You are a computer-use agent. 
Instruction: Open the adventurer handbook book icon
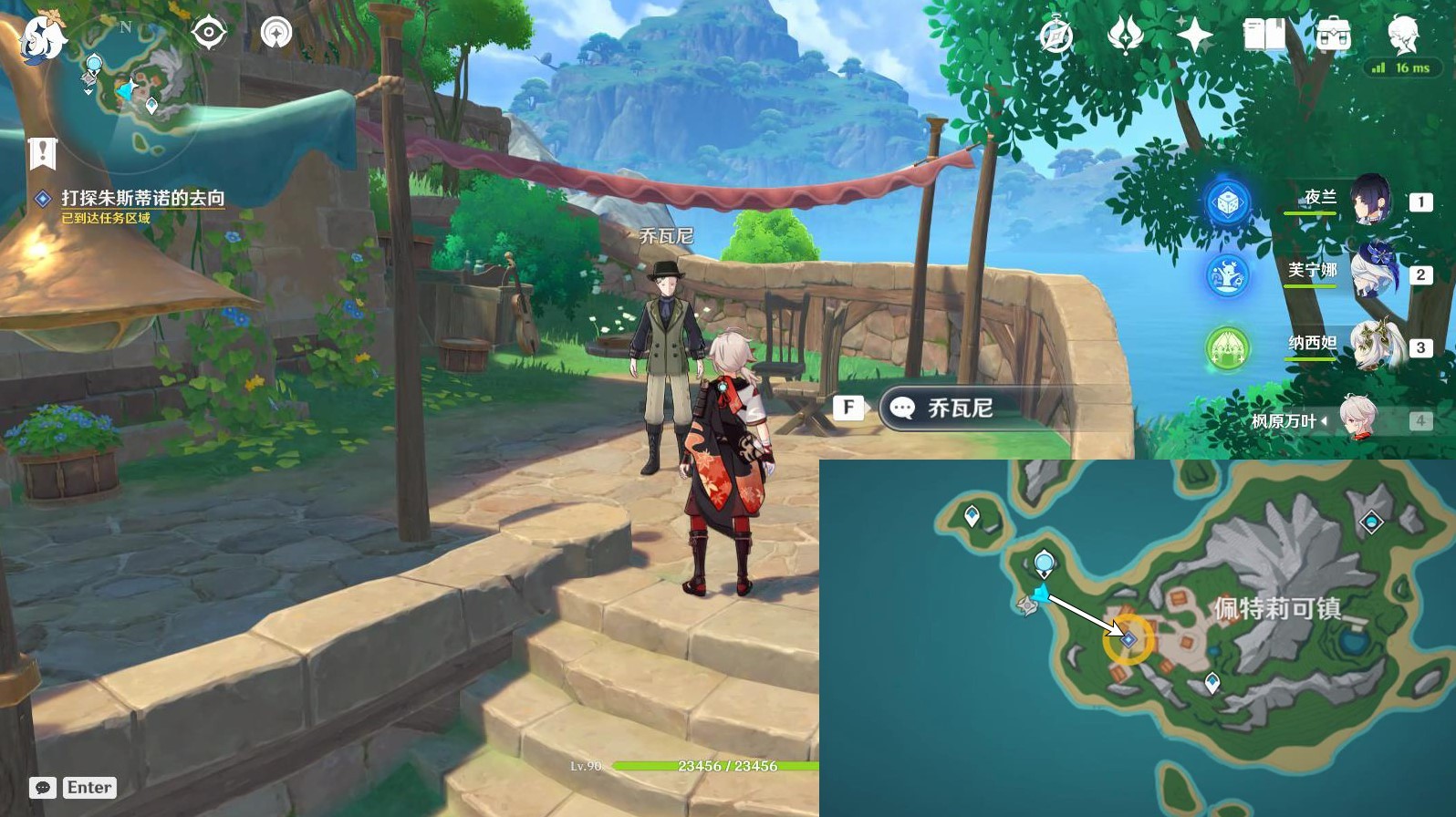click(x=1264, y=36)
